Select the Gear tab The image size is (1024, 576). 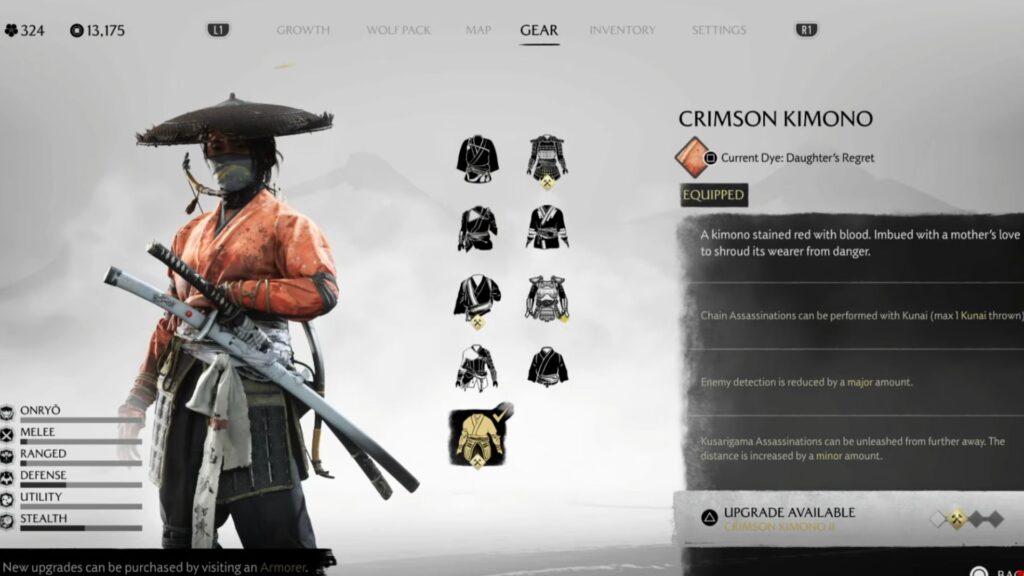[539, 30]
